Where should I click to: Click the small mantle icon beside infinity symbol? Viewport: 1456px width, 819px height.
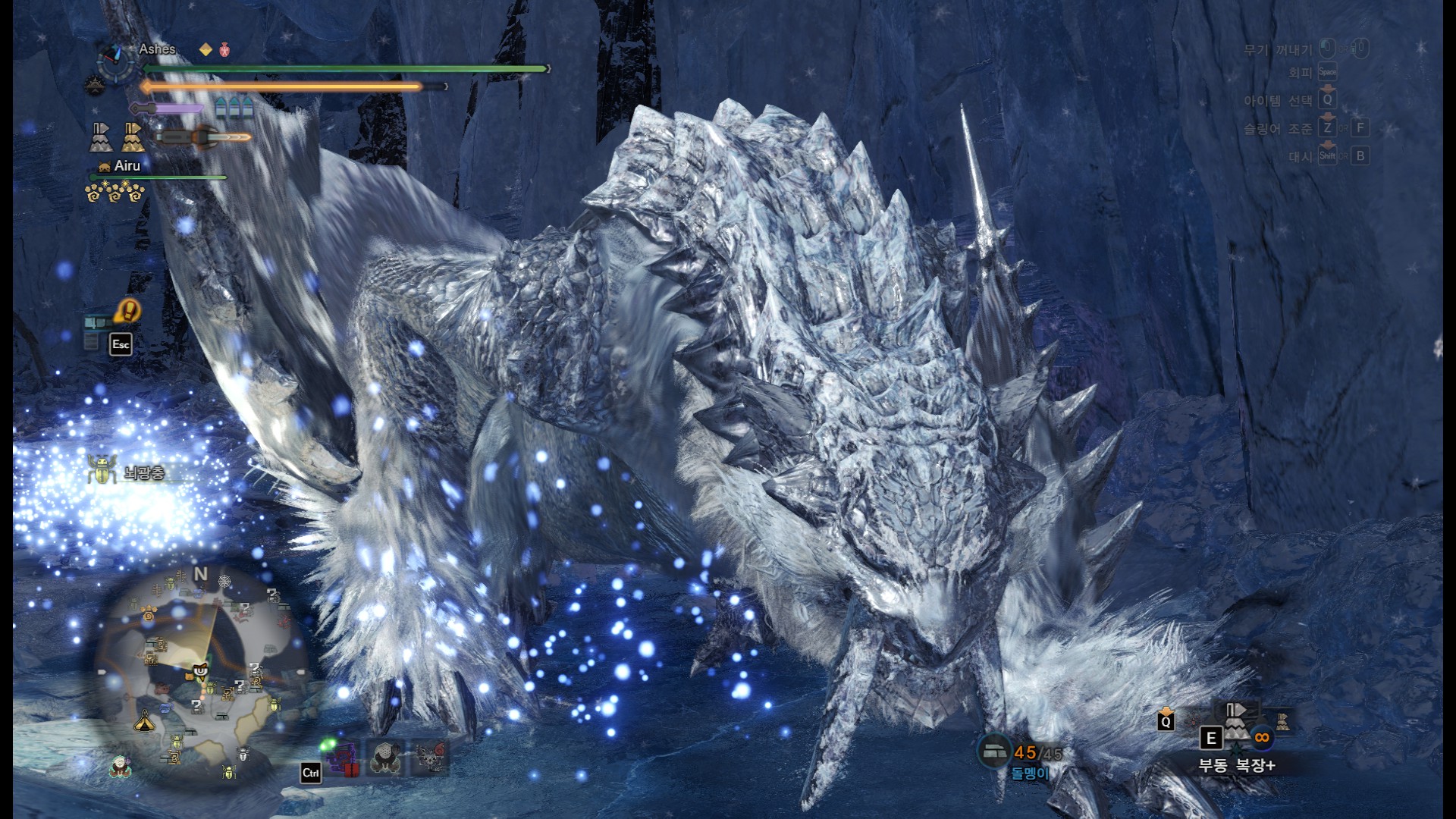click(1282, 723)
